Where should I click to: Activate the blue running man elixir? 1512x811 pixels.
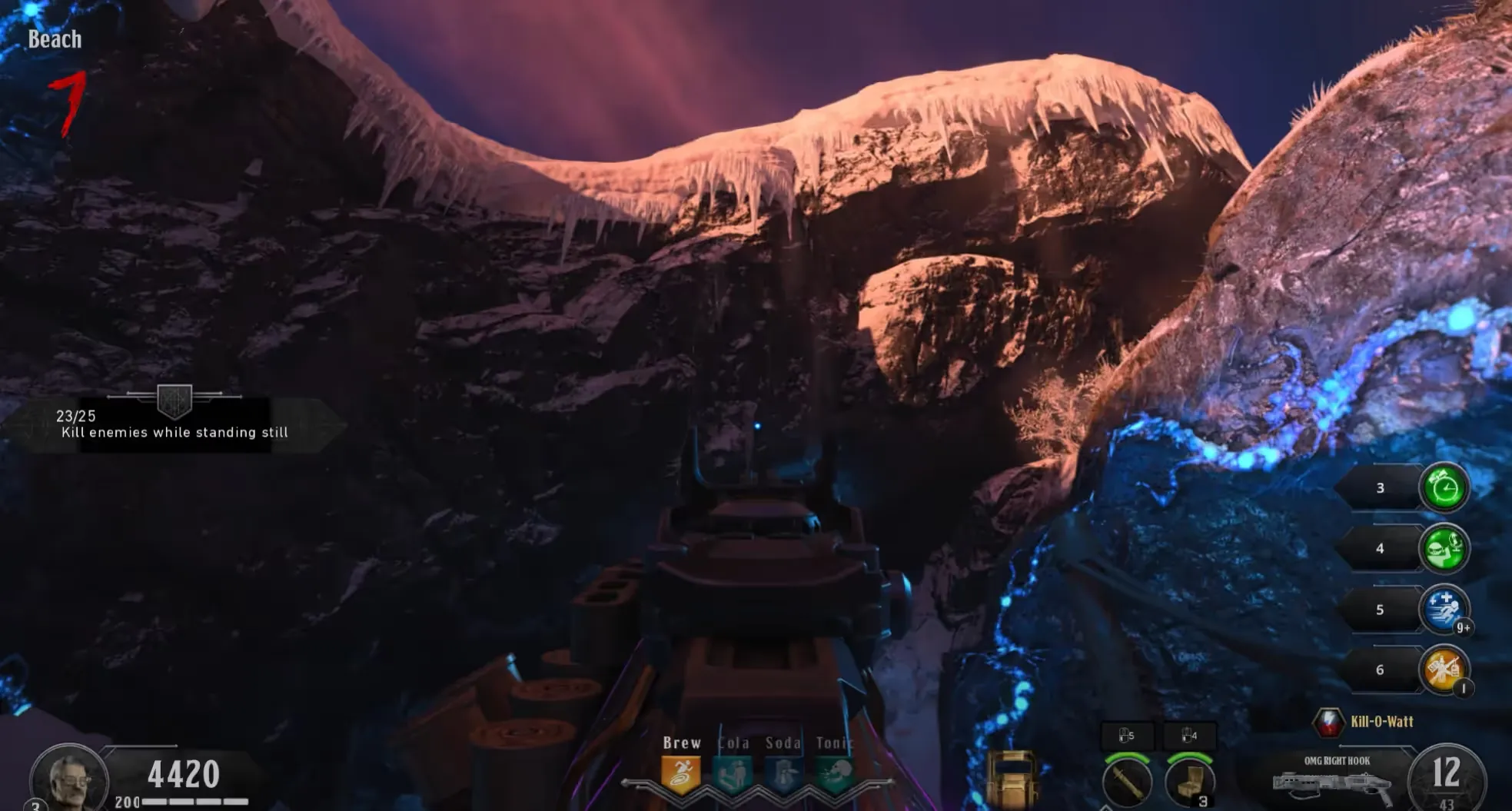tap(1444, 609)
